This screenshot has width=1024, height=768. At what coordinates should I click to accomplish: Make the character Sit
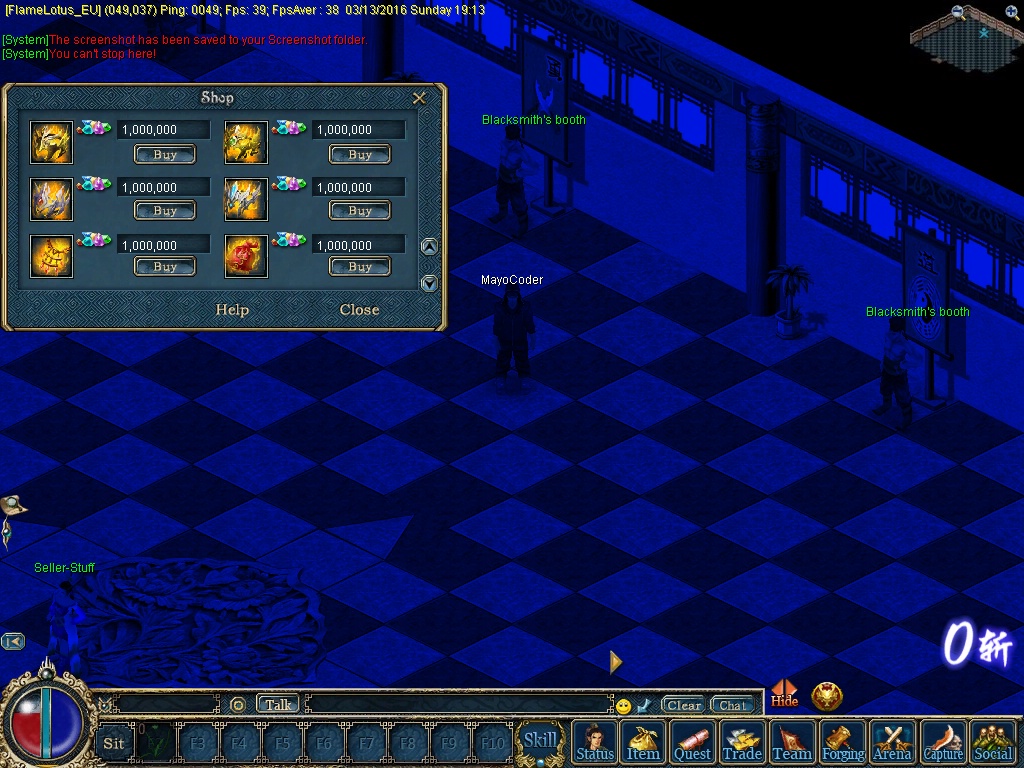click(x=114, y=743)
